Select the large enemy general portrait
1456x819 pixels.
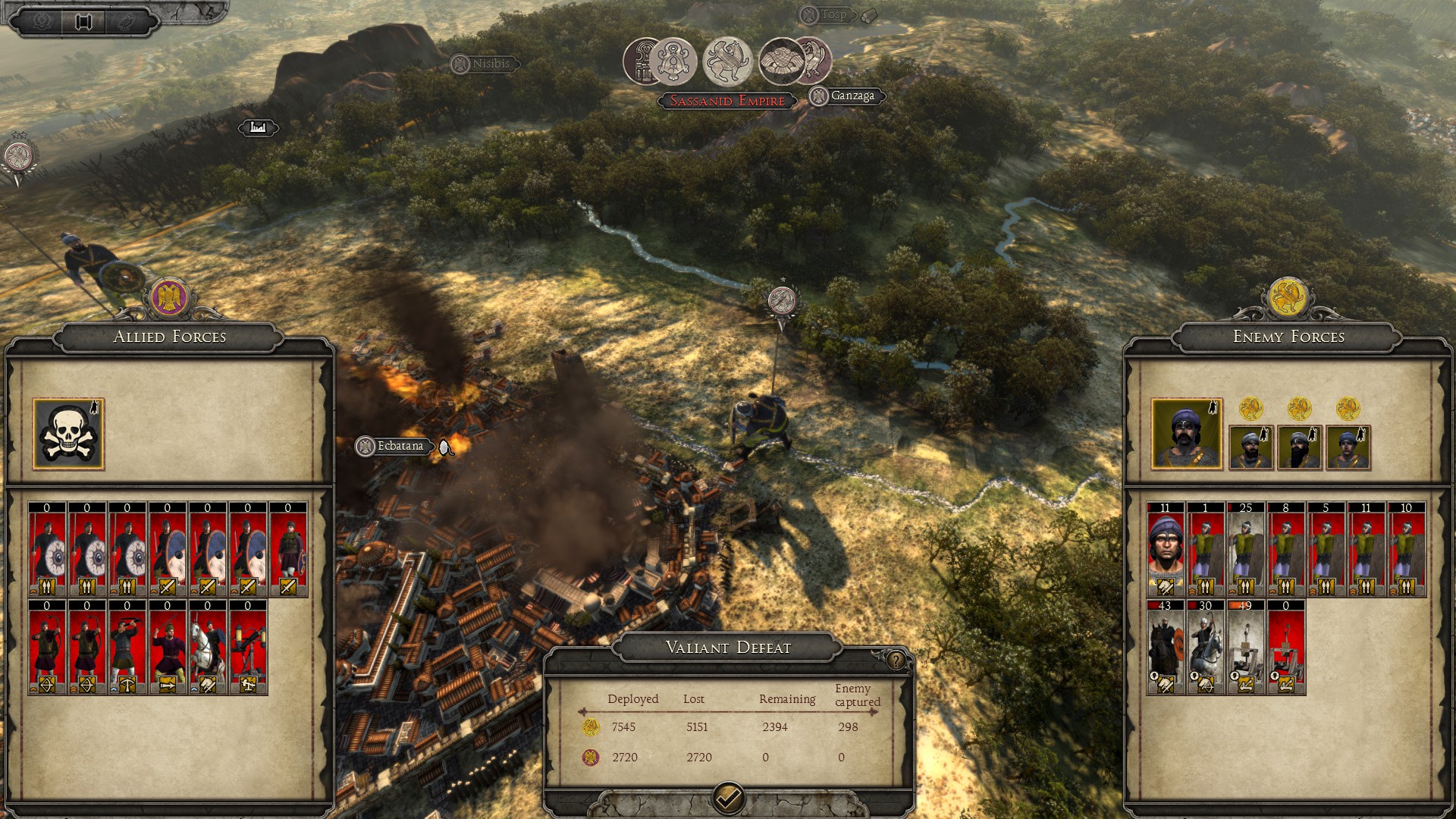coord(1186,435)
